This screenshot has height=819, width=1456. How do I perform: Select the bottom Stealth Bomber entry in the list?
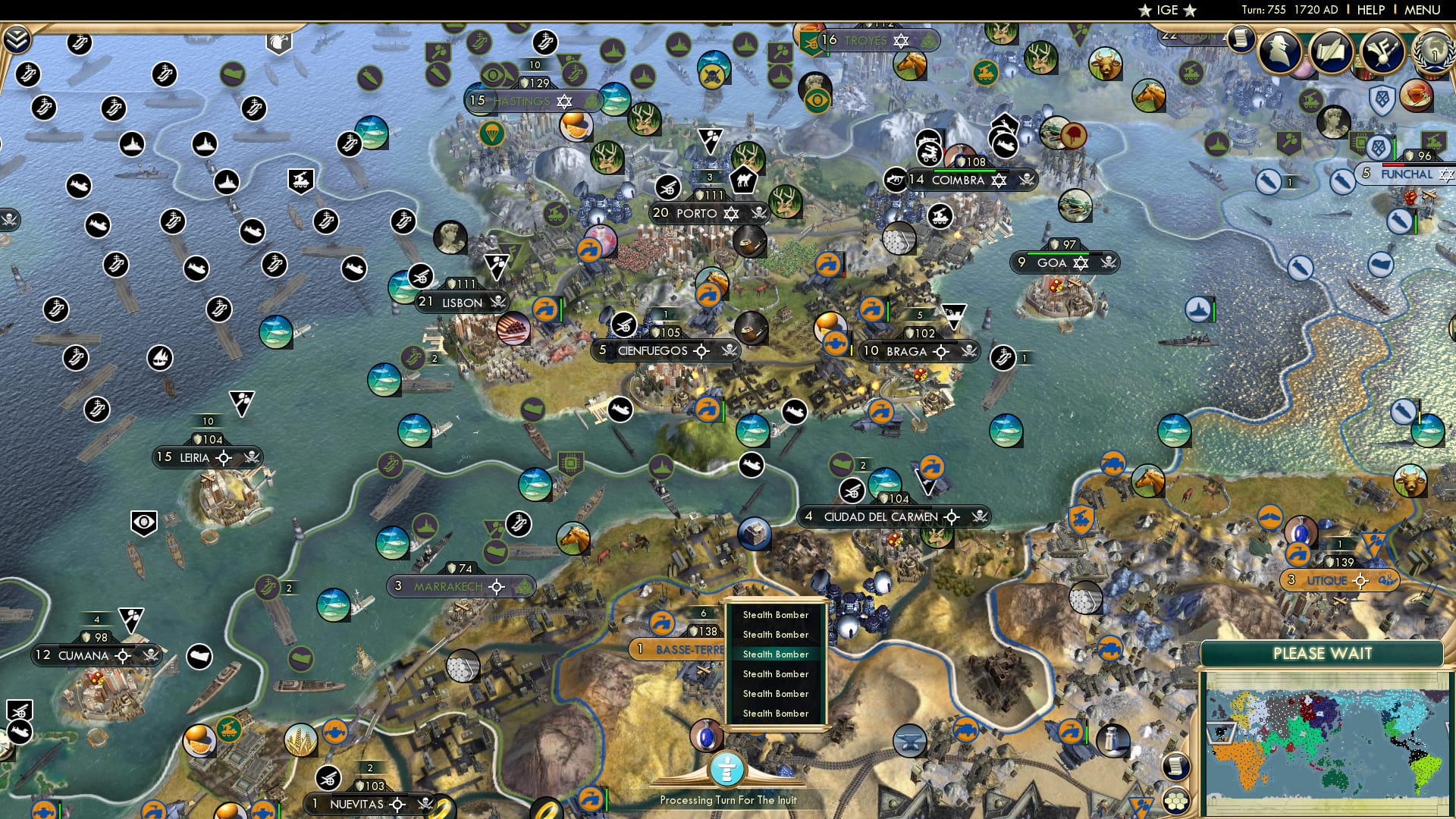(775, 713)
